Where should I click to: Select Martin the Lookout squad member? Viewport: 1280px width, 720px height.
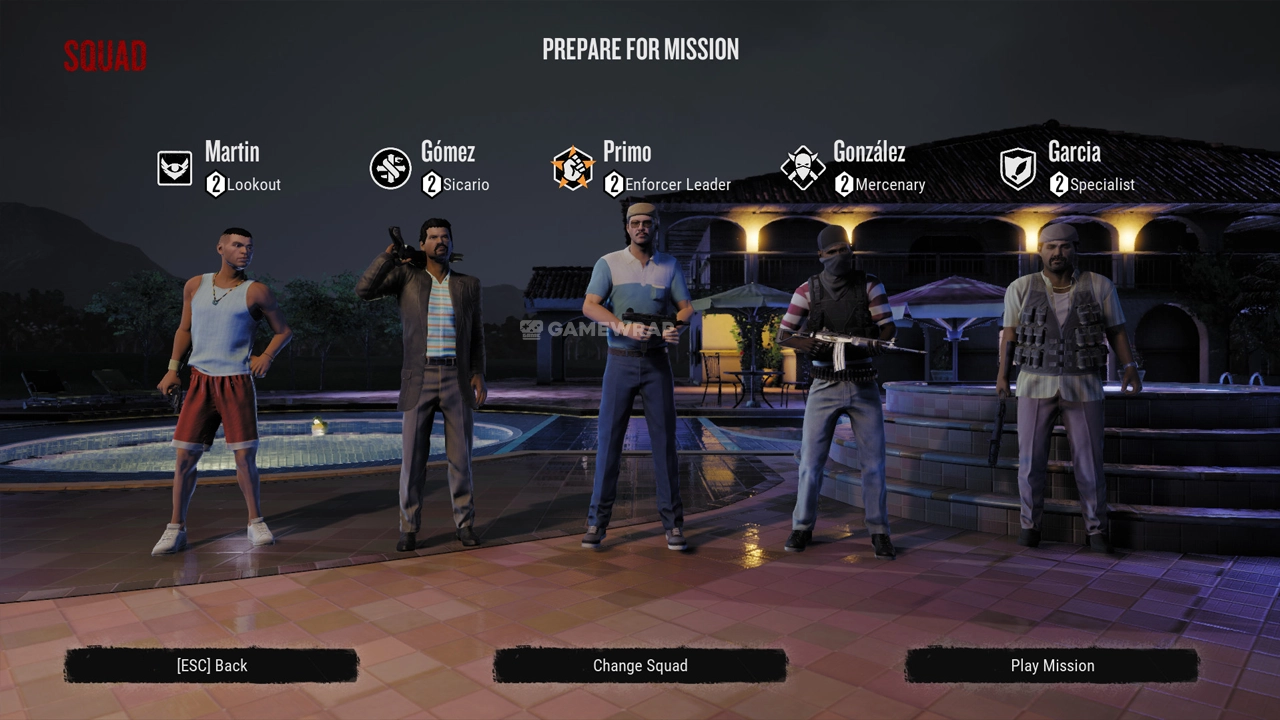pos(222,390)
